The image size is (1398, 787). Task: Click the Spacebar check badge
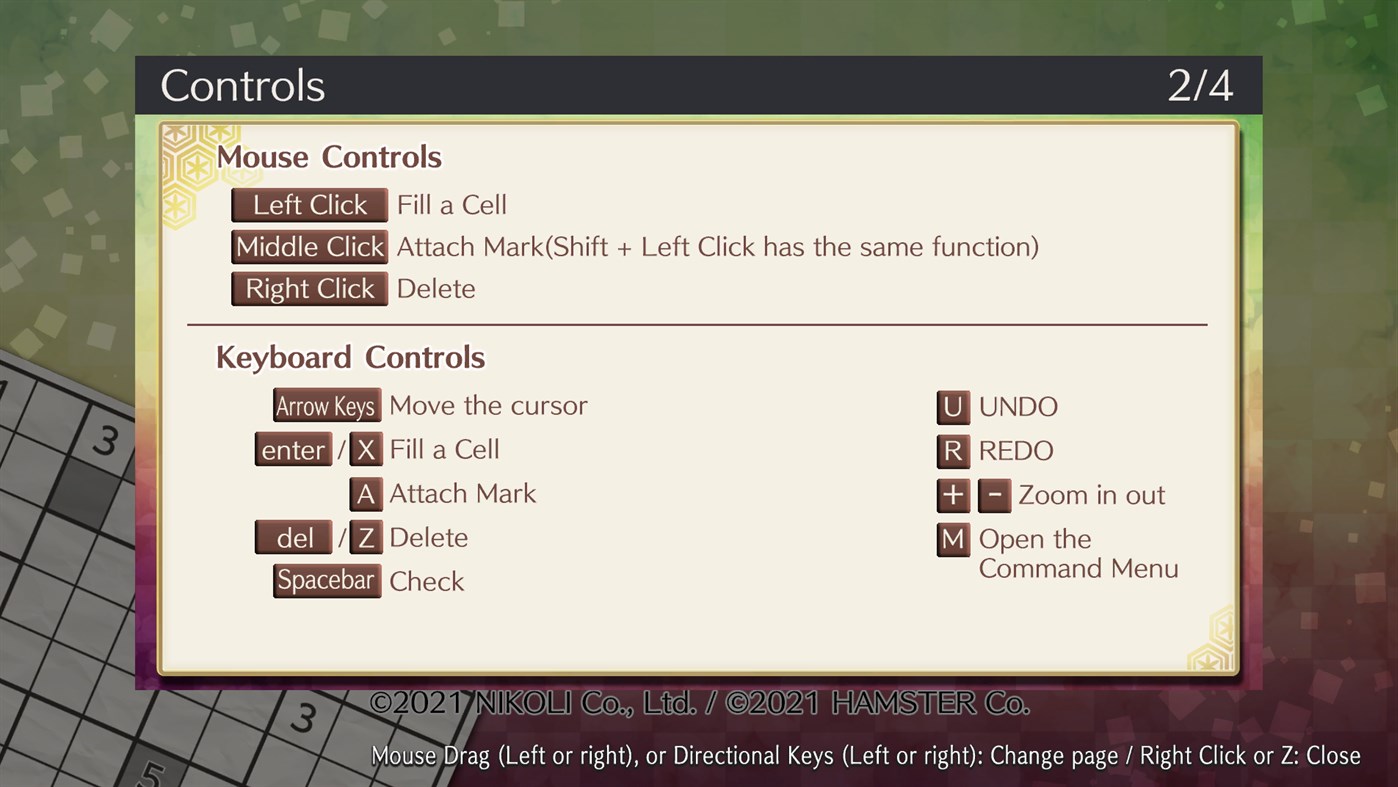326,580
